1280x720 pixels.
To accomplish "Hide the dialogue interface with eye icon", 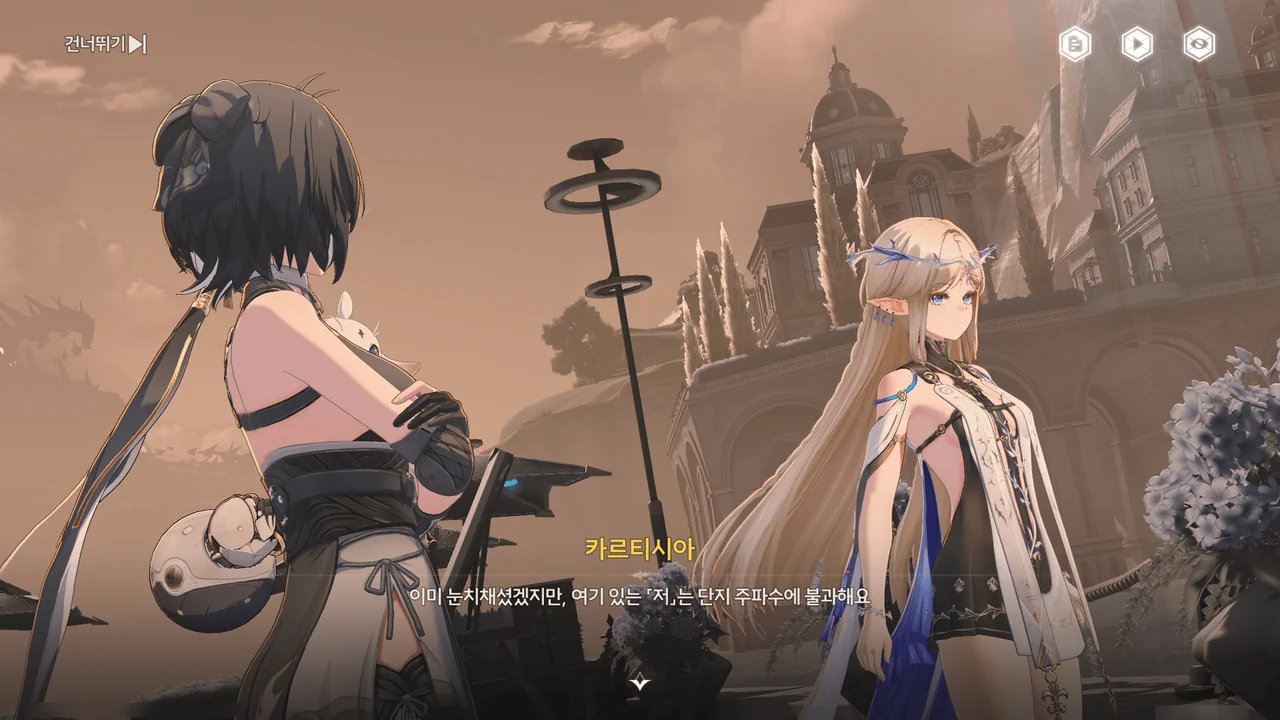I will click(1199, 44).
